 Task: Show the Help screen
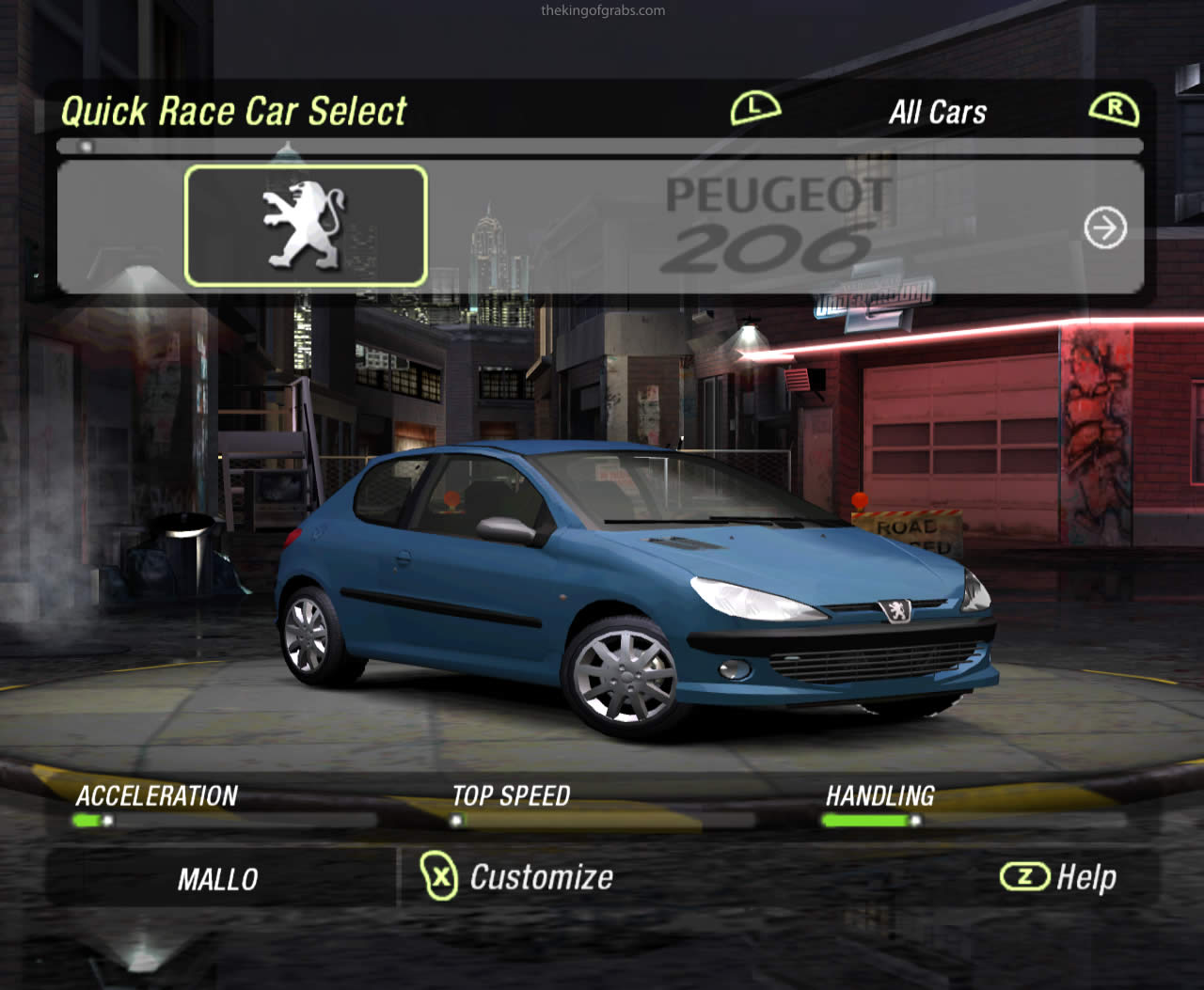pos(1059,877)
